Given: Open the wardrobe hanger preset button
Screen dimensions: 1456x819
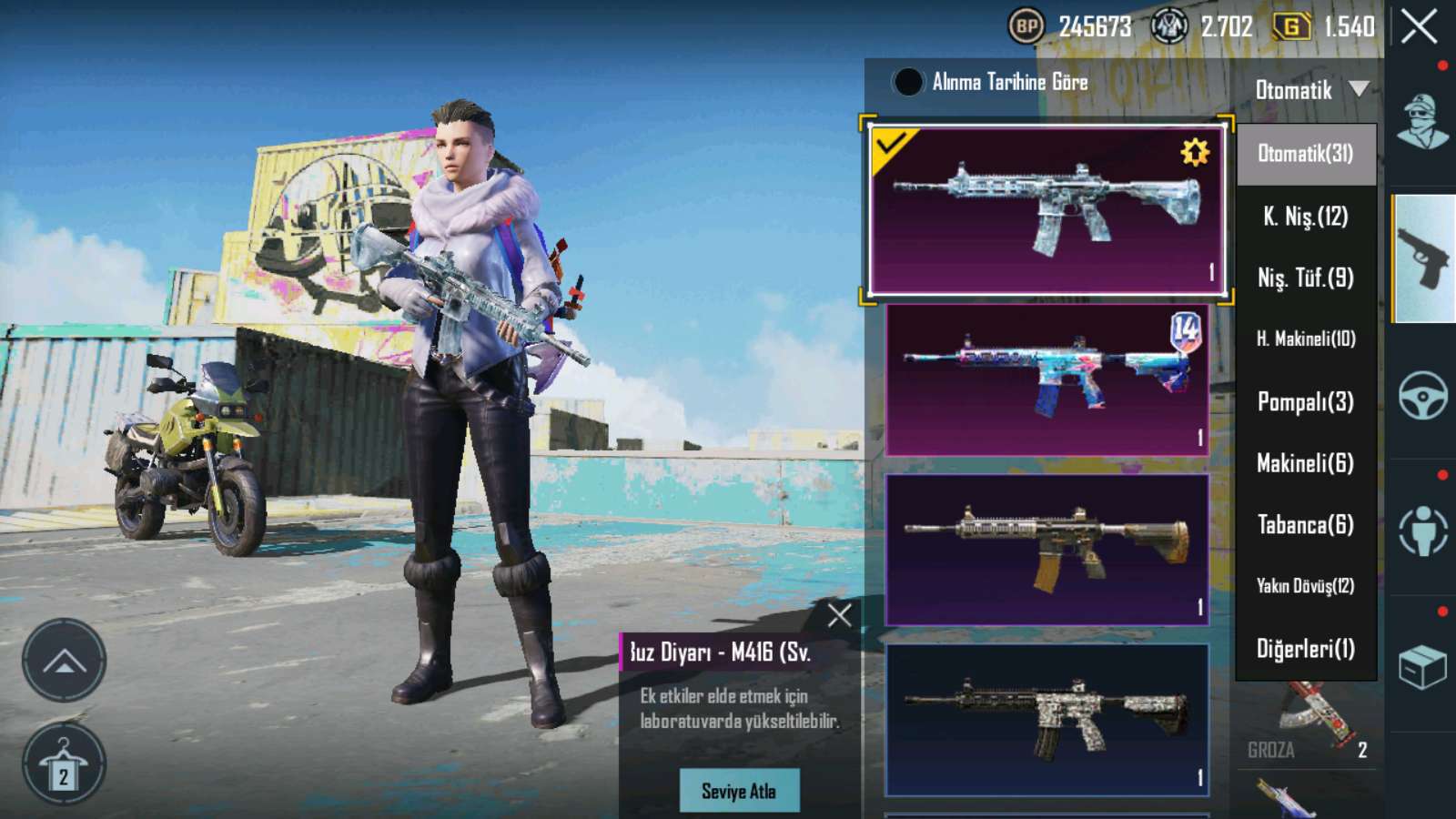Looking at the screenshot, I should [64, 764].
